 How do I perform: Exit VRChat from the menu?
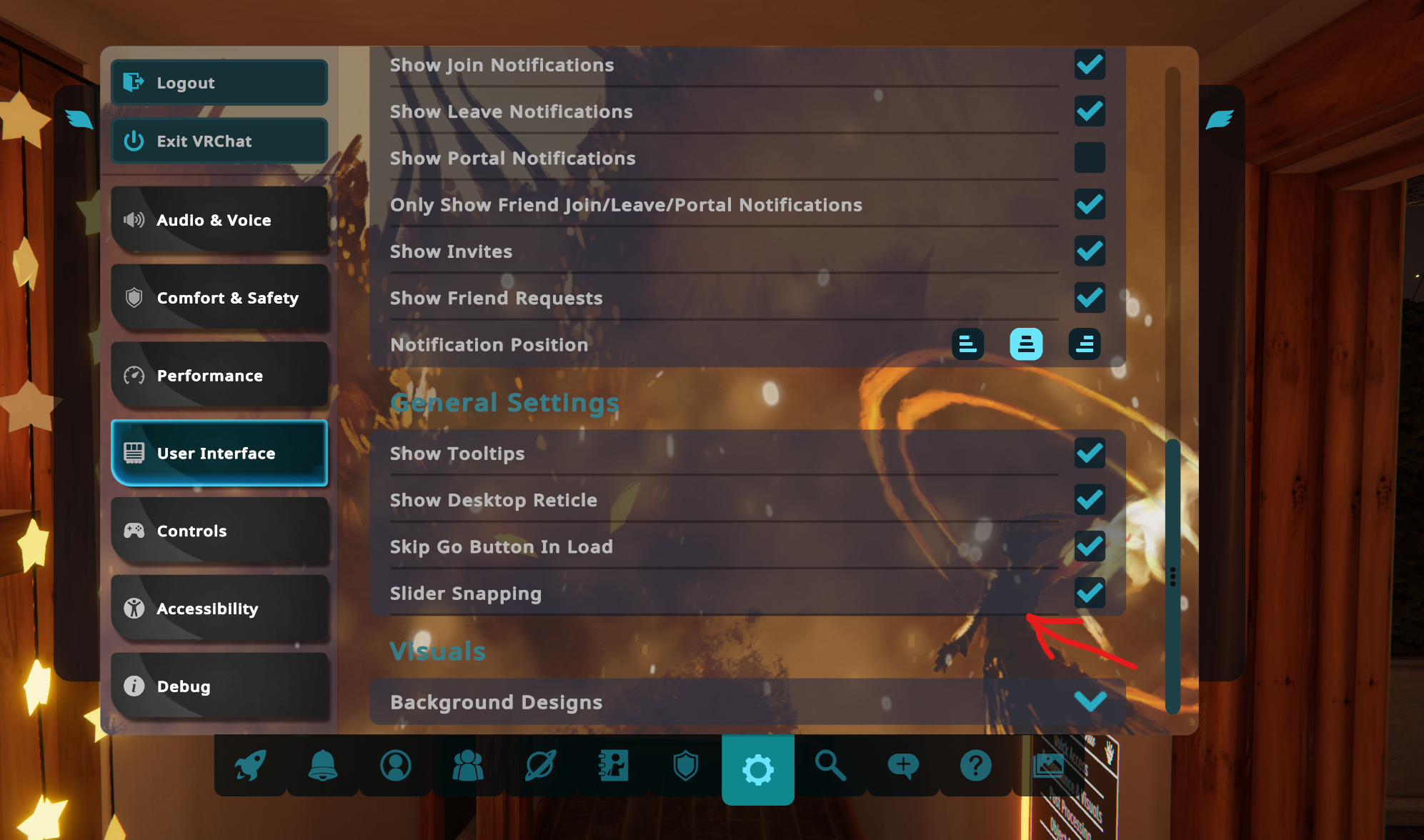point(219,141)
